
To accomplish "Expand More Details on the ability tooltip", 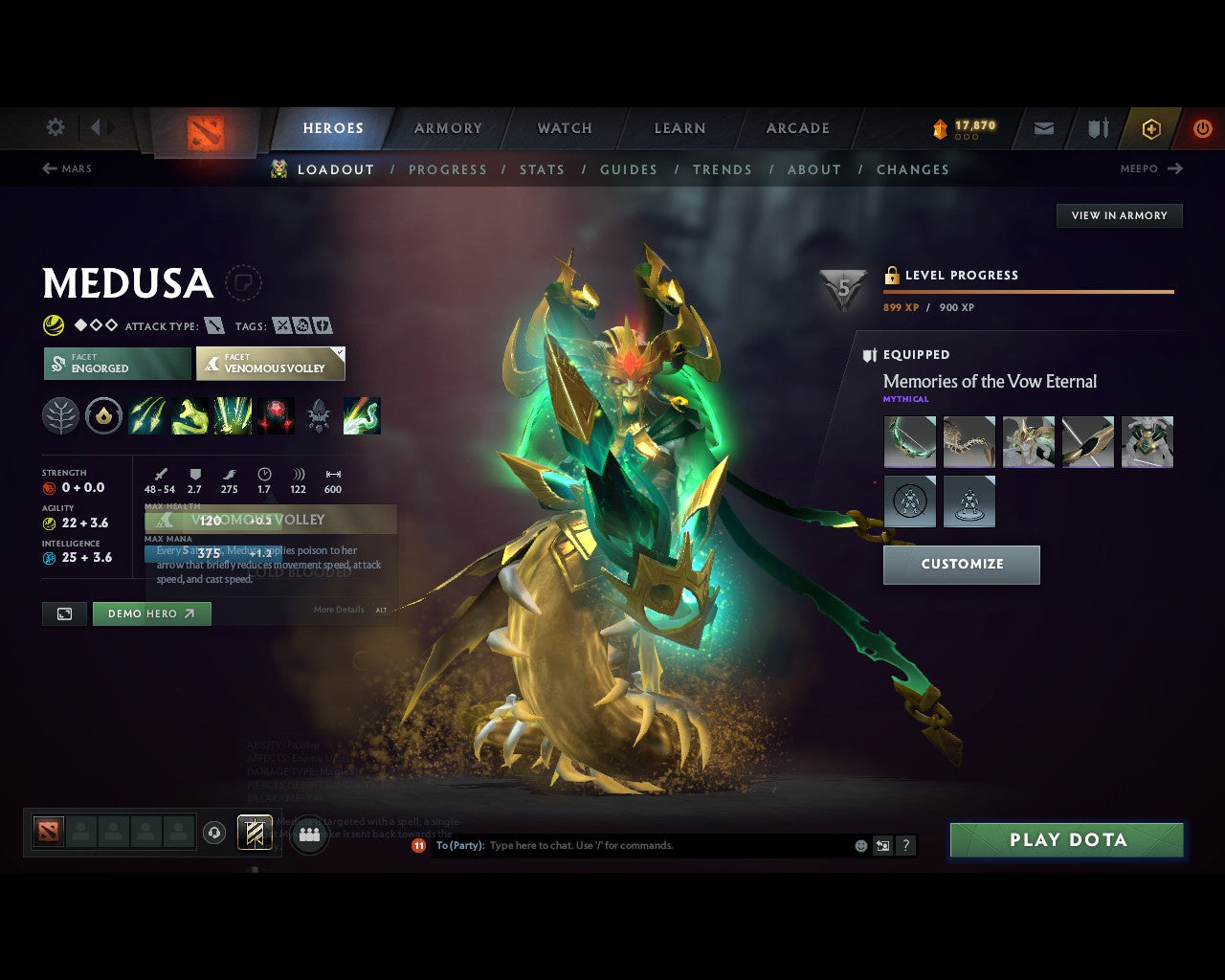I will click(x=339, y=610).
